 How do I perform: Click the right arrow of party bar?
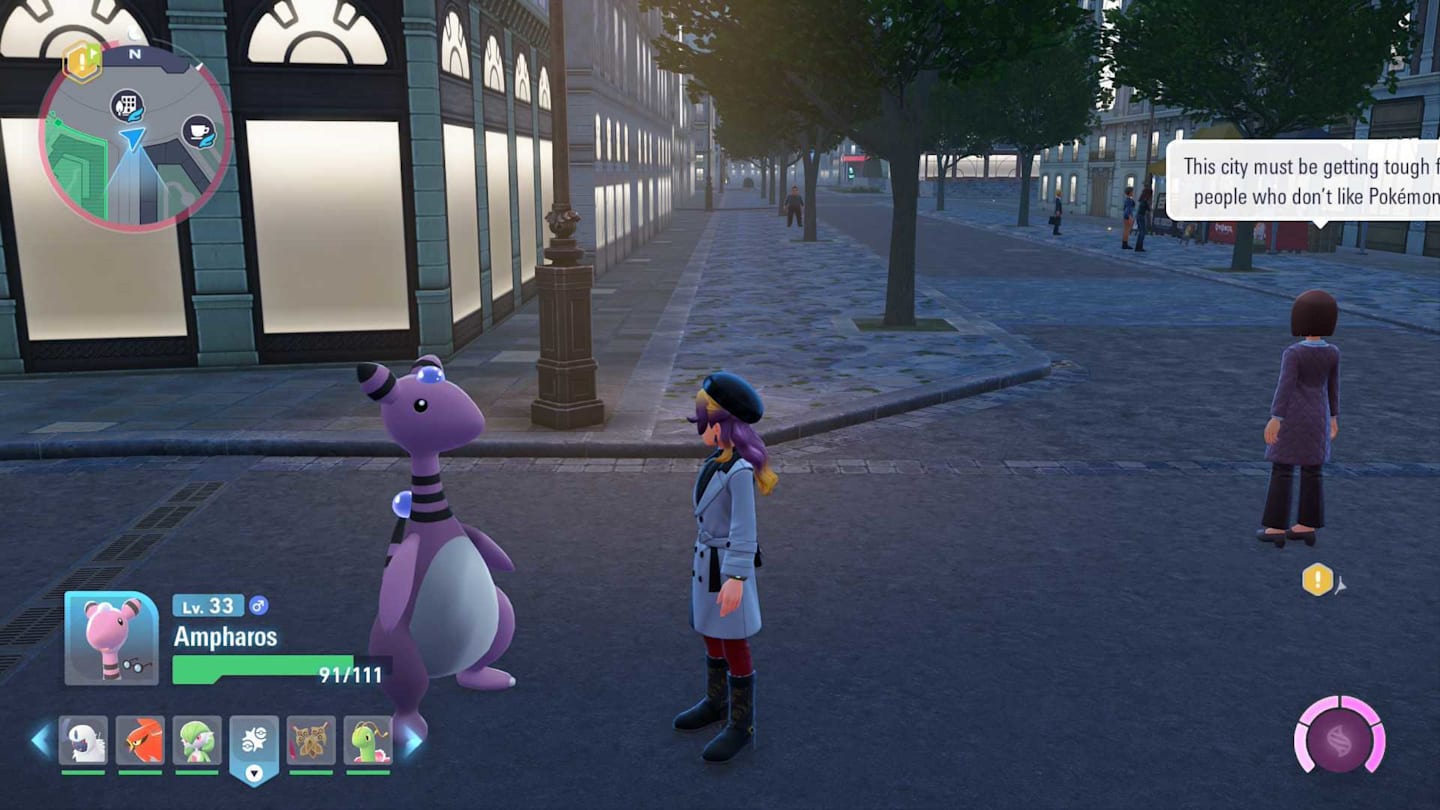point(412,741)
